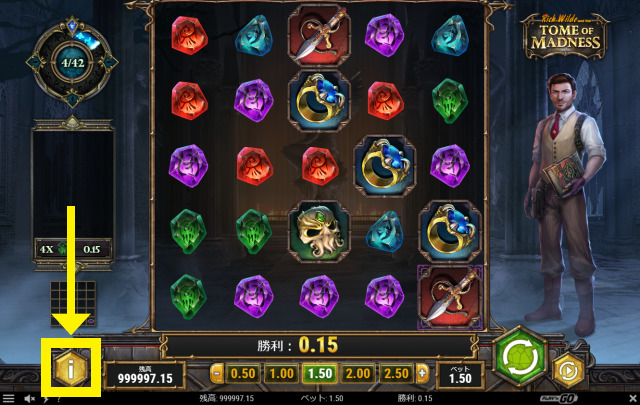Set the bet to 2.00

pyautogui.click(x=360, y=373)
